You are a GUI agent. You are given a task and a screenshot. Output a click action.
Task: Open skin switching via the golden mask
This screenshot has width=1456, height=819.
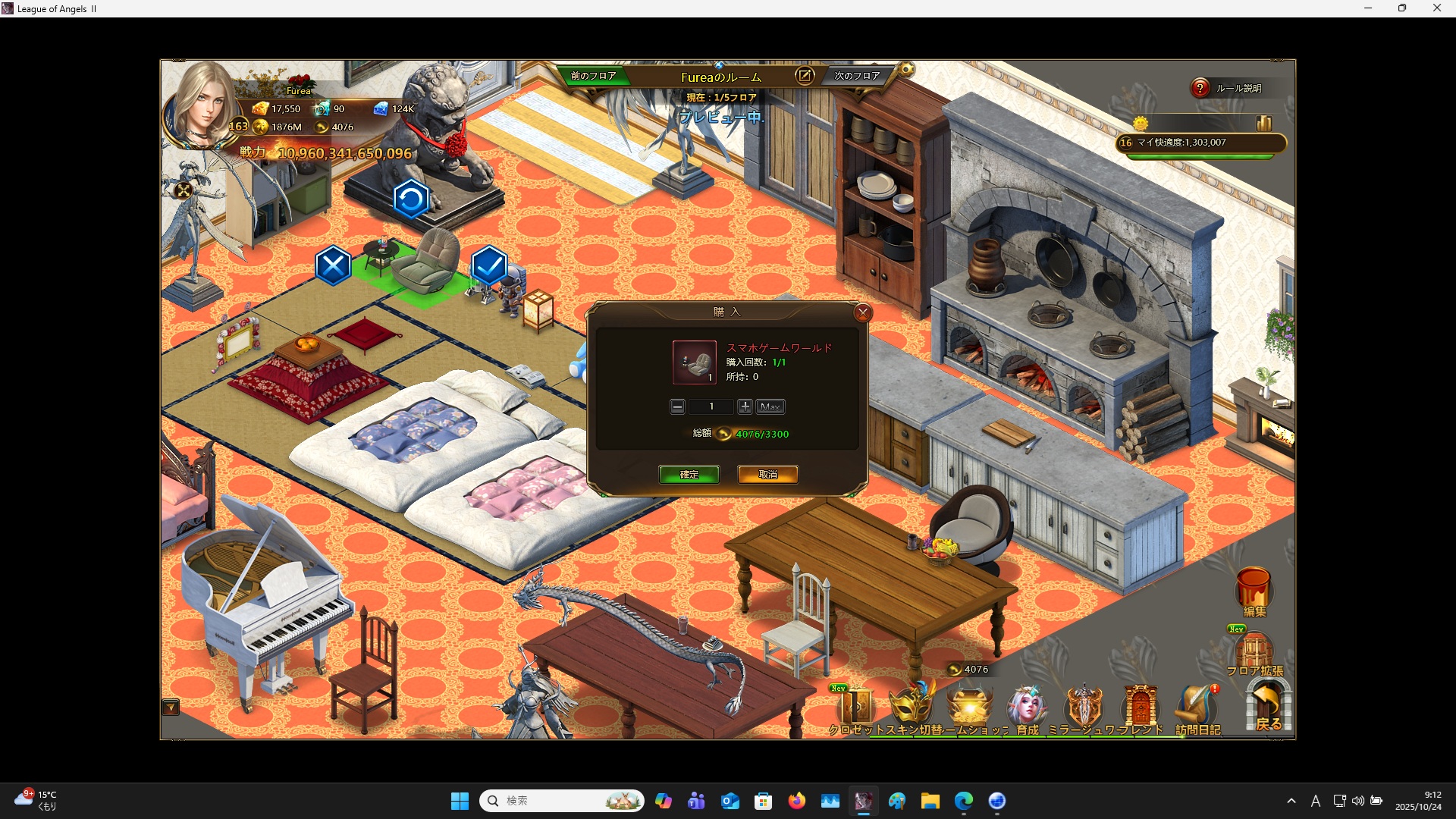click(912, 705)
